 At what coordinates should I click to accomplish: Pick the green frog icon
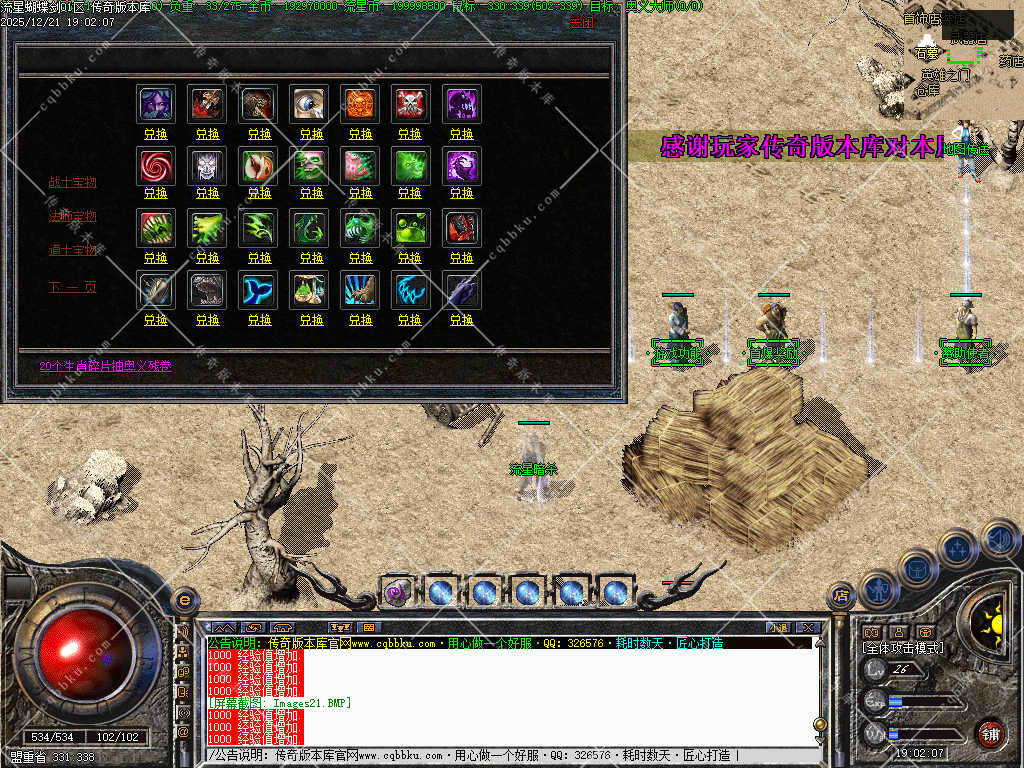click(x=410, y=228)
